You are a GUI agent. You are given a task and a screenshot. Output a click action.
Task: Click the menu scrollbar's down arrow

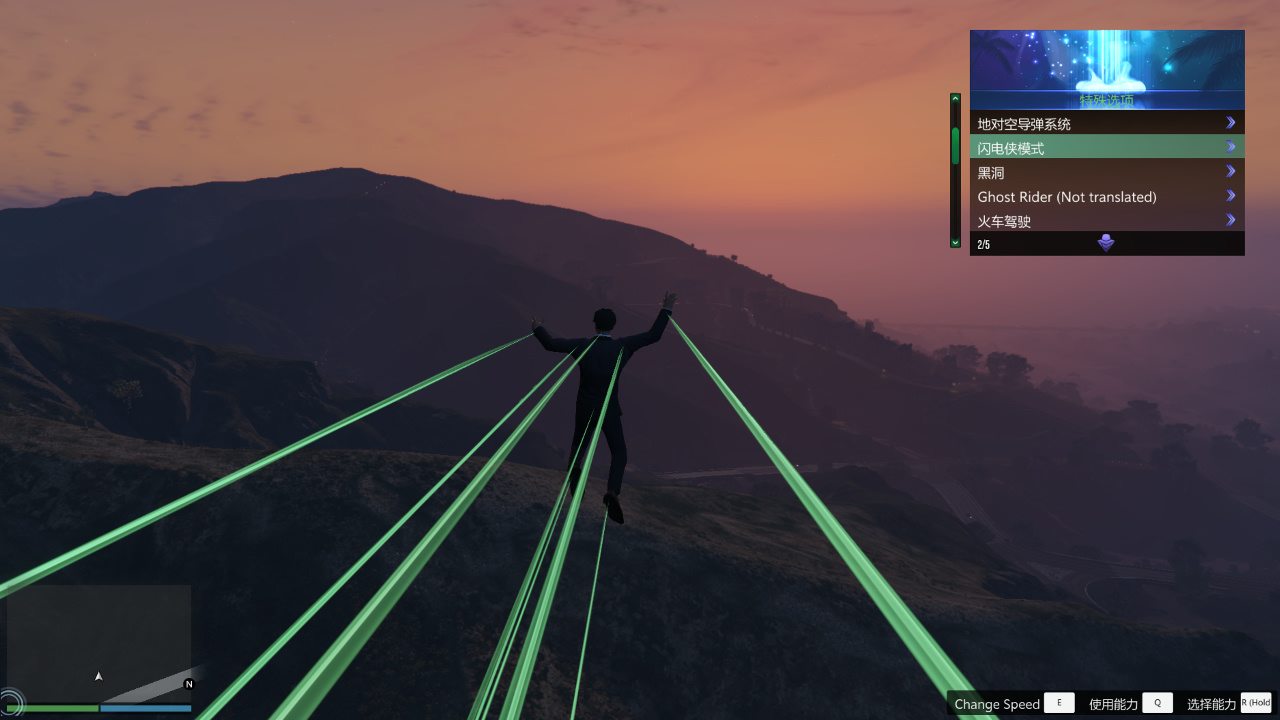pyautogui.click(x=955, y=242)
